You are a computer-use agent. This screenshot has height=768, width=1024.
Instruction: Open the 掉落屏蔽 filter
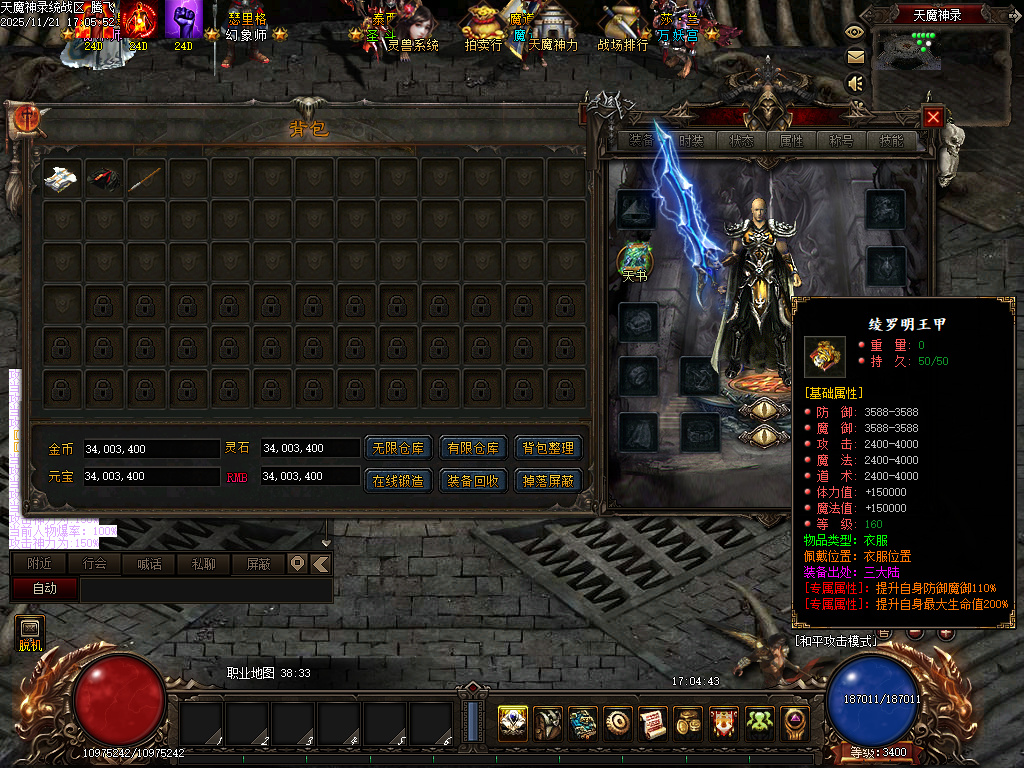(548, 480)
